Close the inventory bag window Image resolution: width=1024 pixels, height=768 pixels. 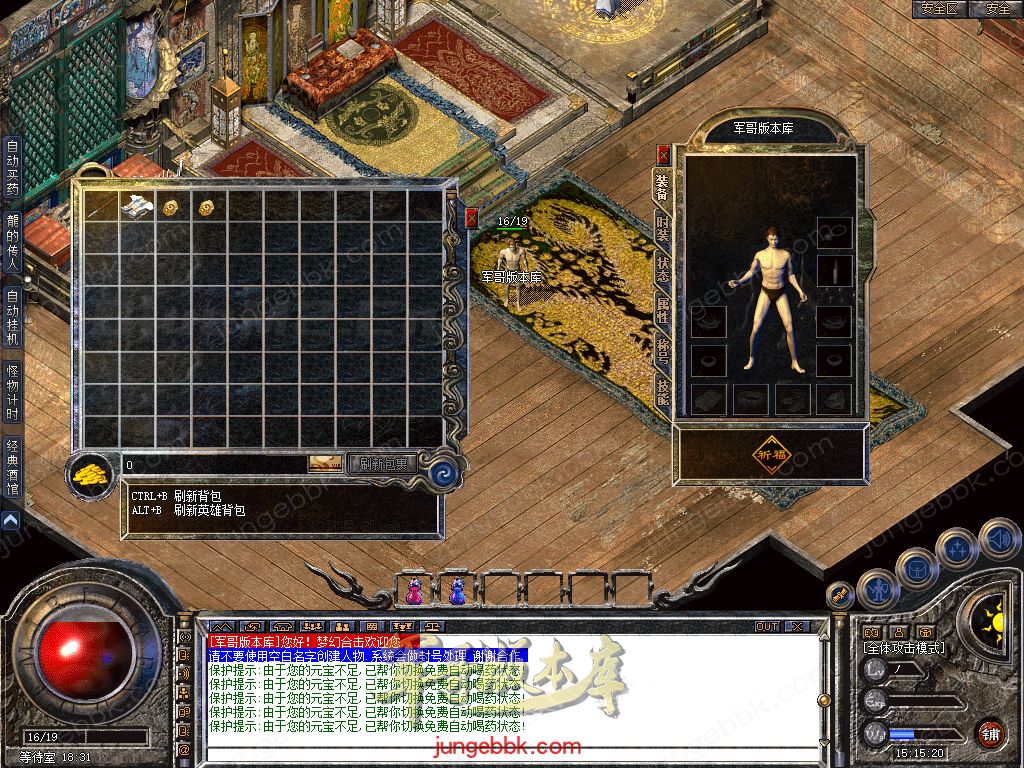472,216
